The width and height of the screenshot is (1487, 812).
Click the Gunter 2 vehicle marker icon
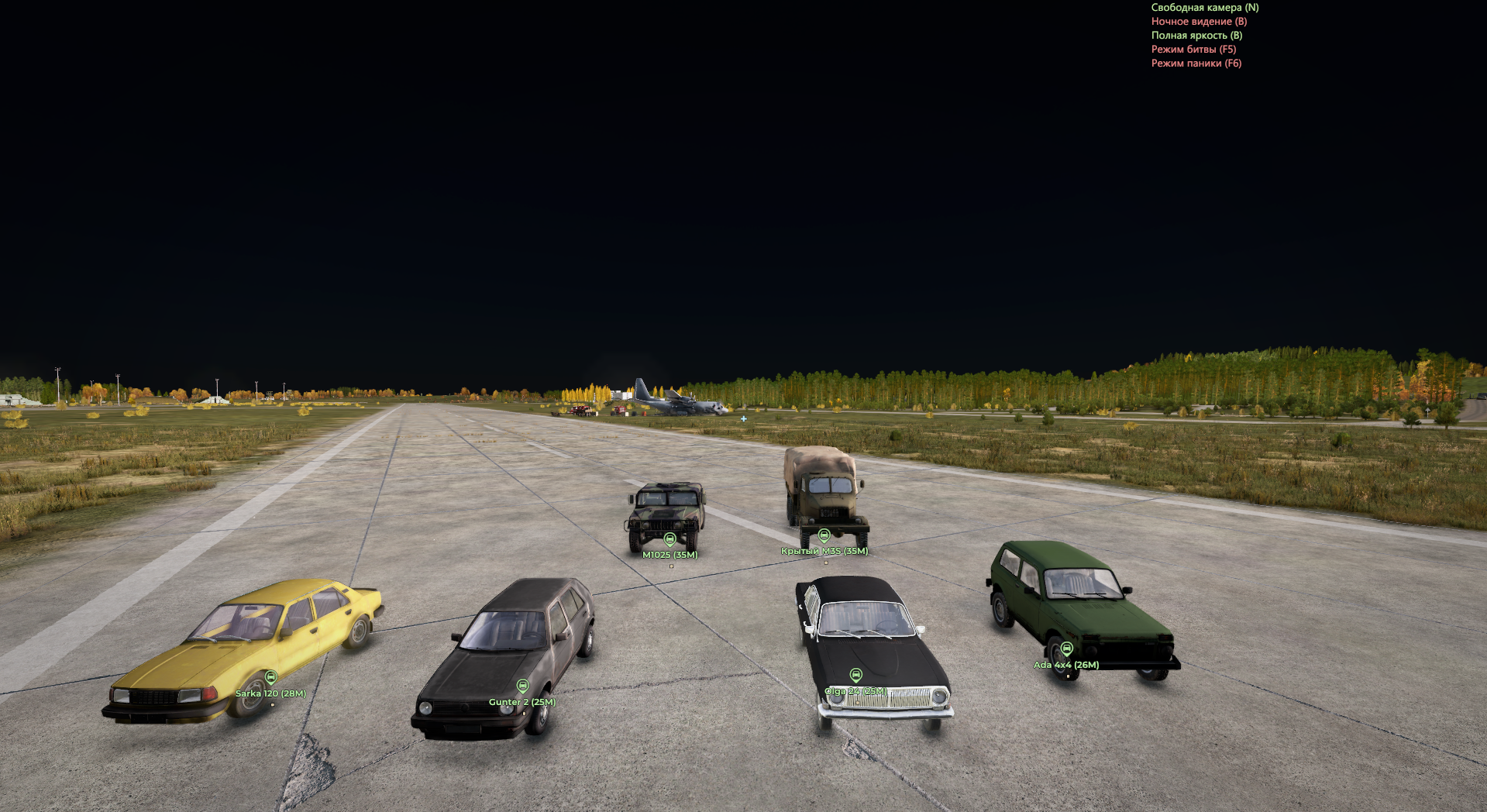523,686
